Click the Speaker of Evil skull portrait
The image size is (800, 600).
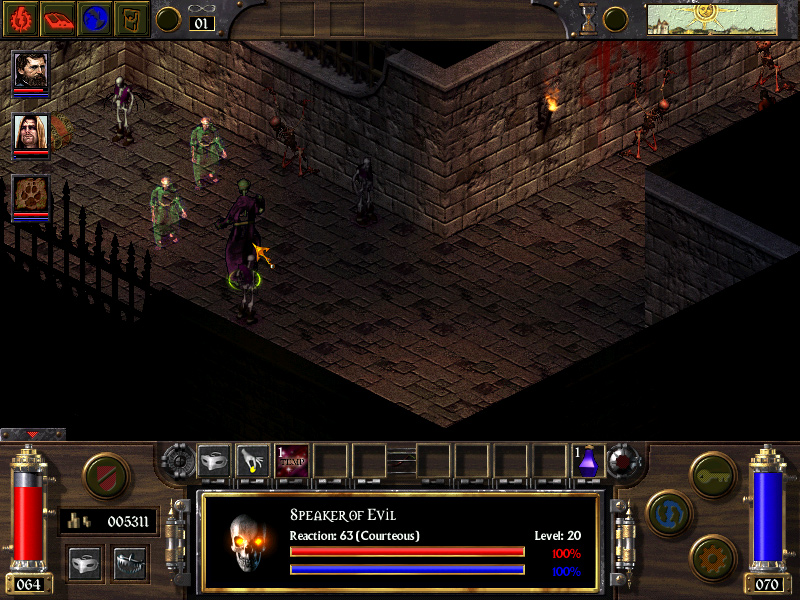(245, 544)
